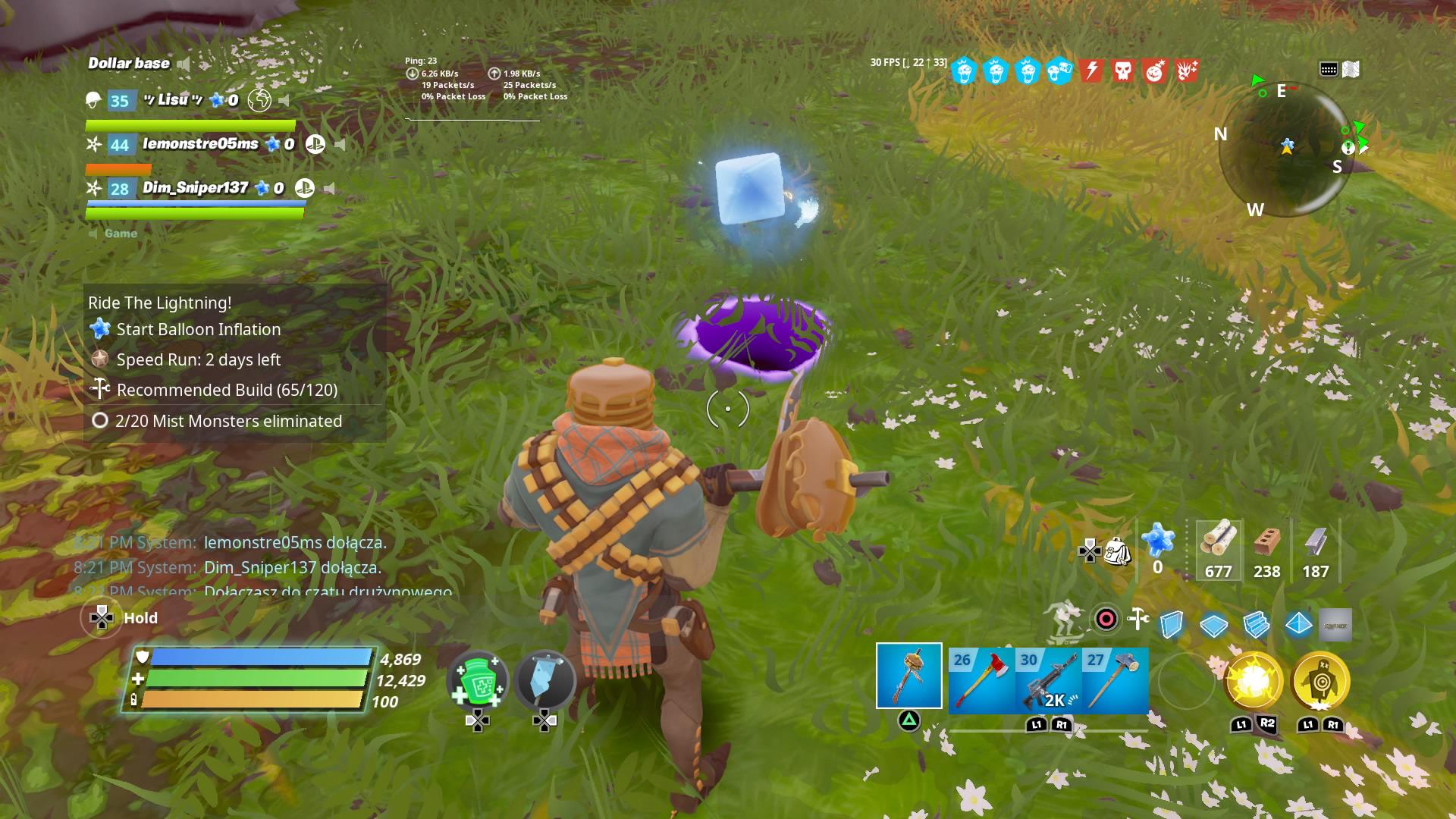Mute the Dollar base voice channel speaker
The height and width of the screenshot is (819, 1456).
click(x=184, y=64)
